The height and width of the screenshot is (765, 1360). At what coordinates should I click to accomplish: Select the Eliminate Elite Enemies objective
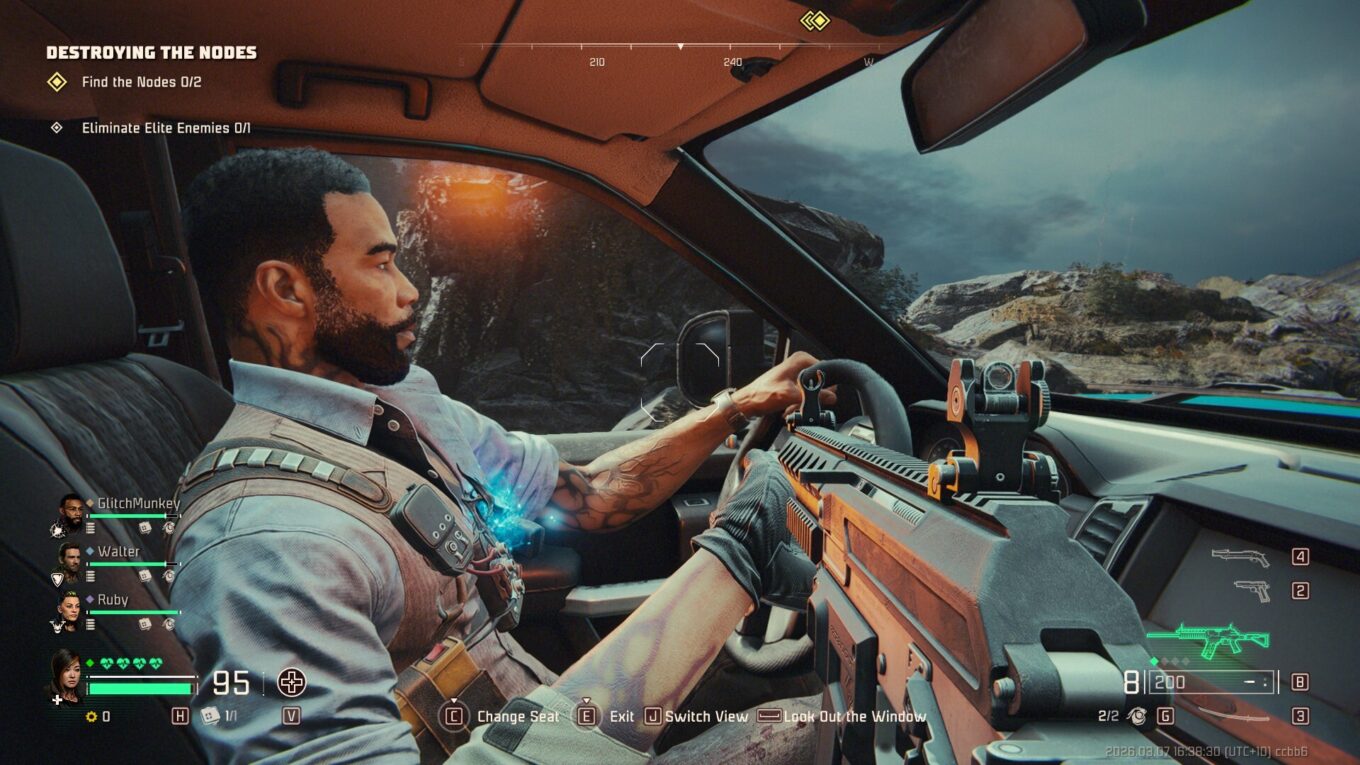[x=165, y=128]
